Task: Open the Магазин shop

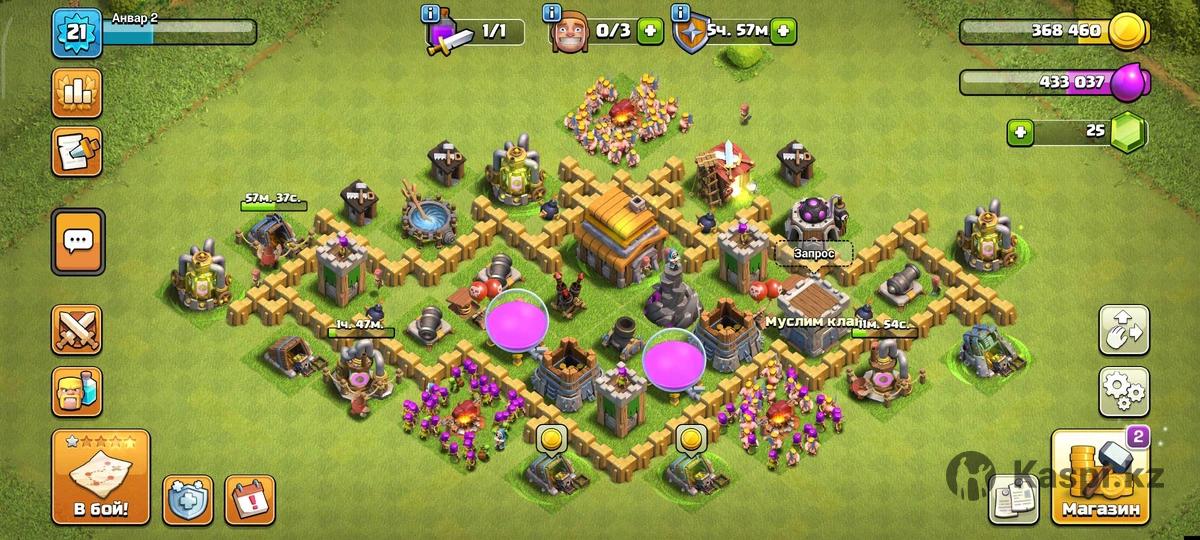Action: [x=1099, y=479]
